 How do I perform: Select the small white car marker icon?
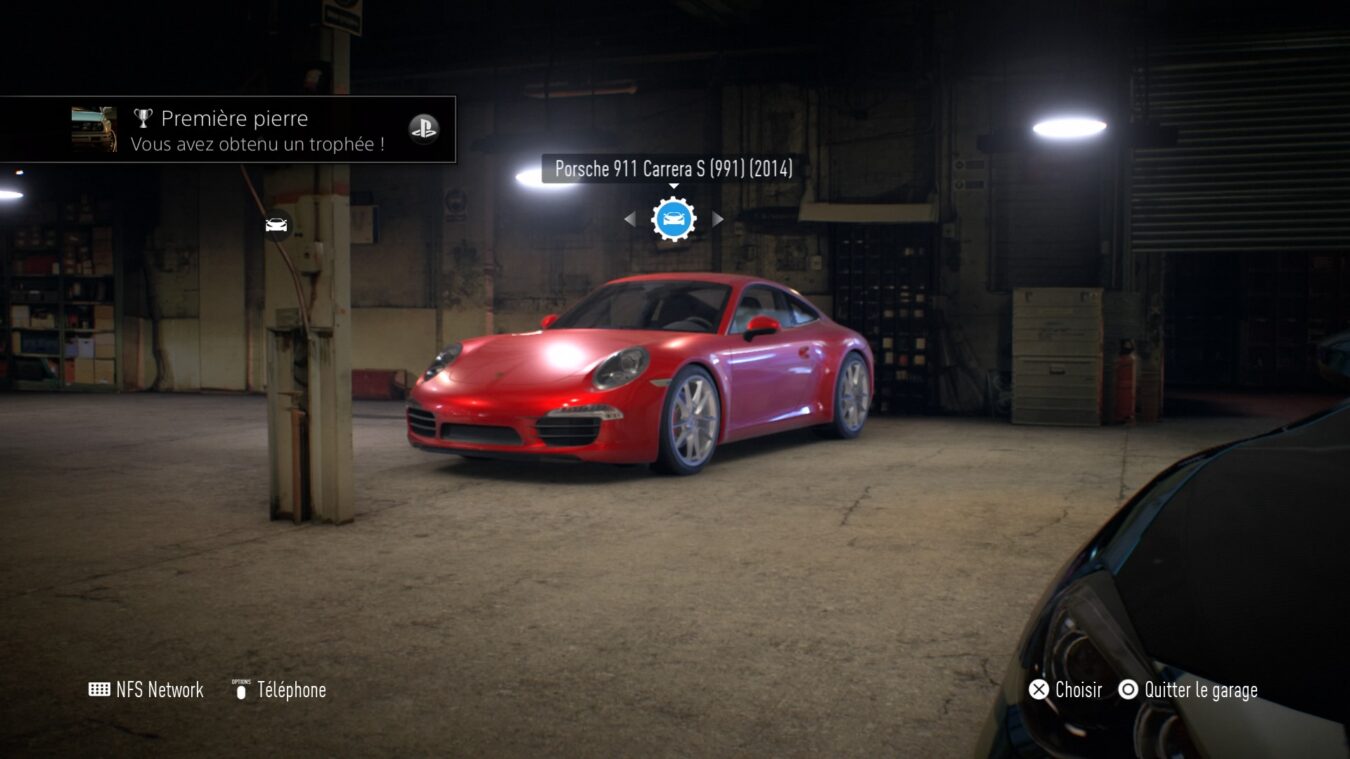coord(276,225)
